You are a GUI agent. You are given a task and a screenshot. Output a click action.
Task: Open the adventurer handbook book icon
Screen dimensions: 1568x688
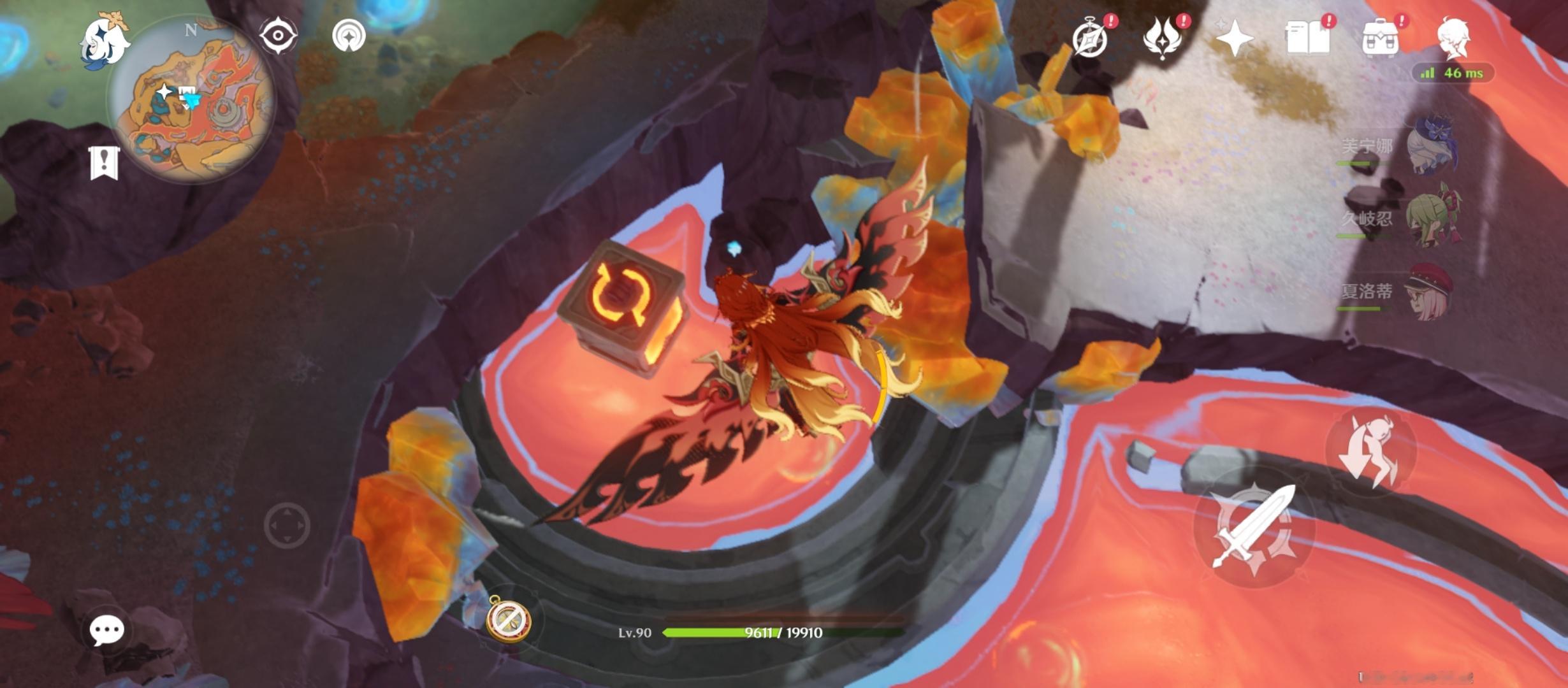[x=1307, y=38]
